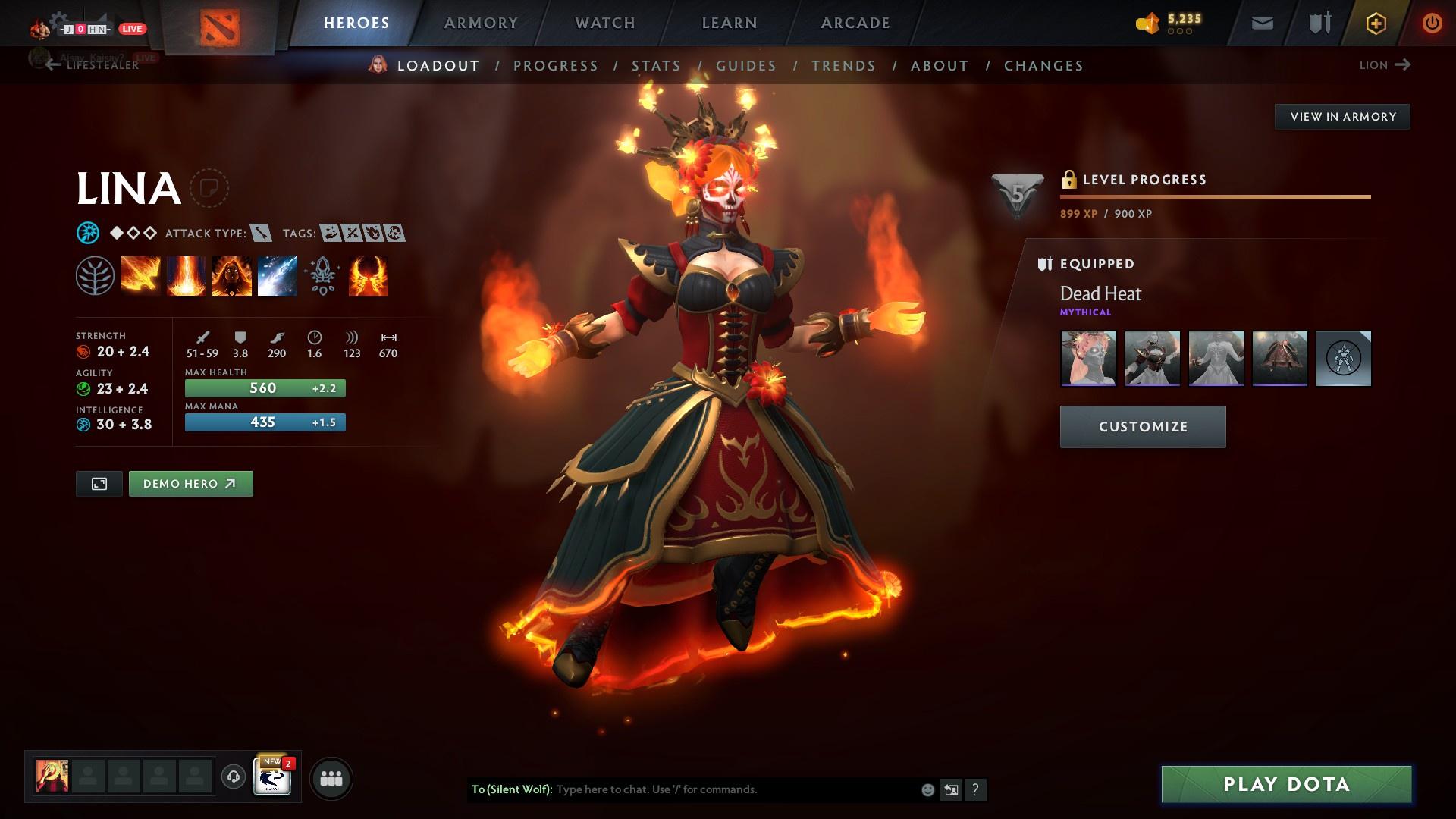Click the VIEW IN ARMORY button

tap(1343, 116)
